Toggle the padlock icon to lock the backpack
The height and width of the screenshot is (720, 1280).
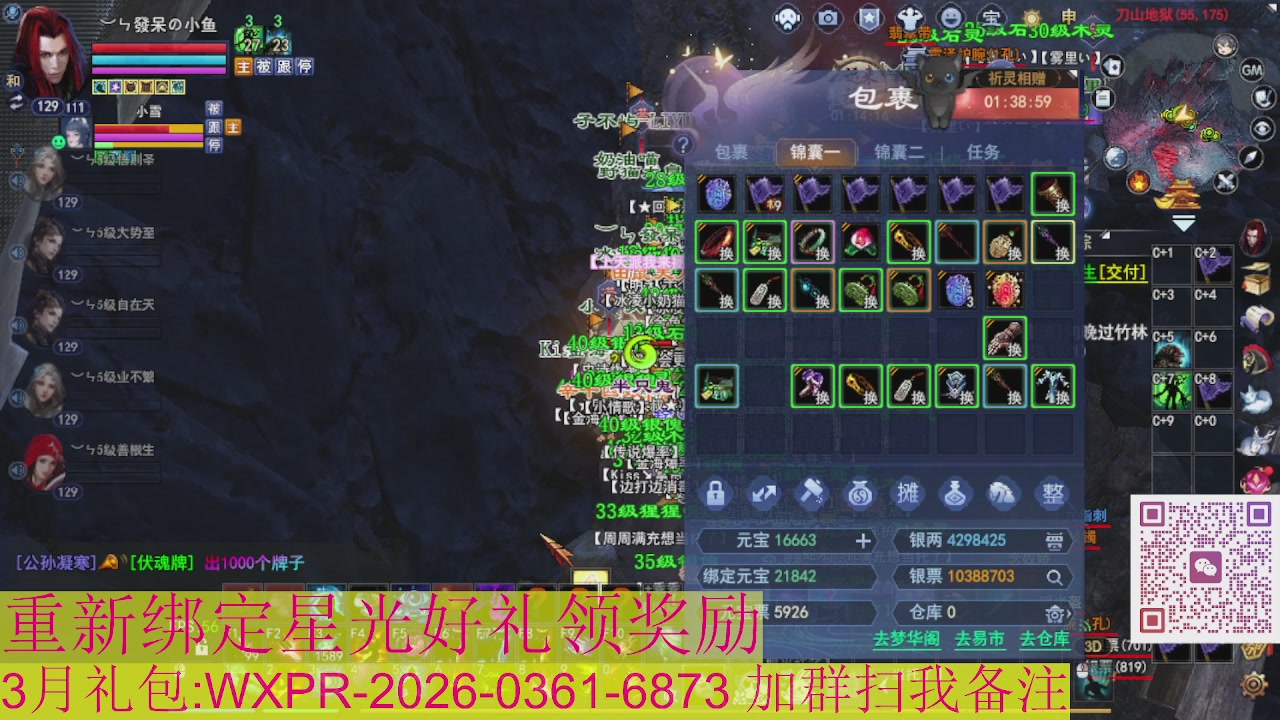pos(714,493)
